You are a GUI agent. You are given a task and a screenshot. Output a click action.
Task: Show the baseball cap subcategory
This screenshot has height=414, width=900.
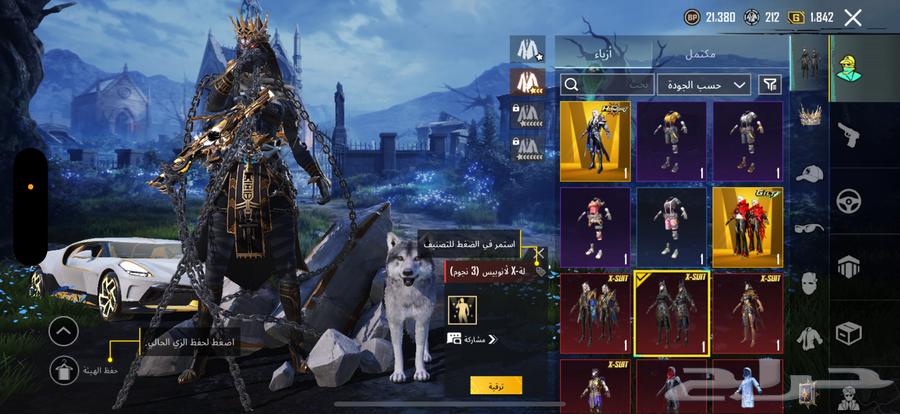point(809,172)
